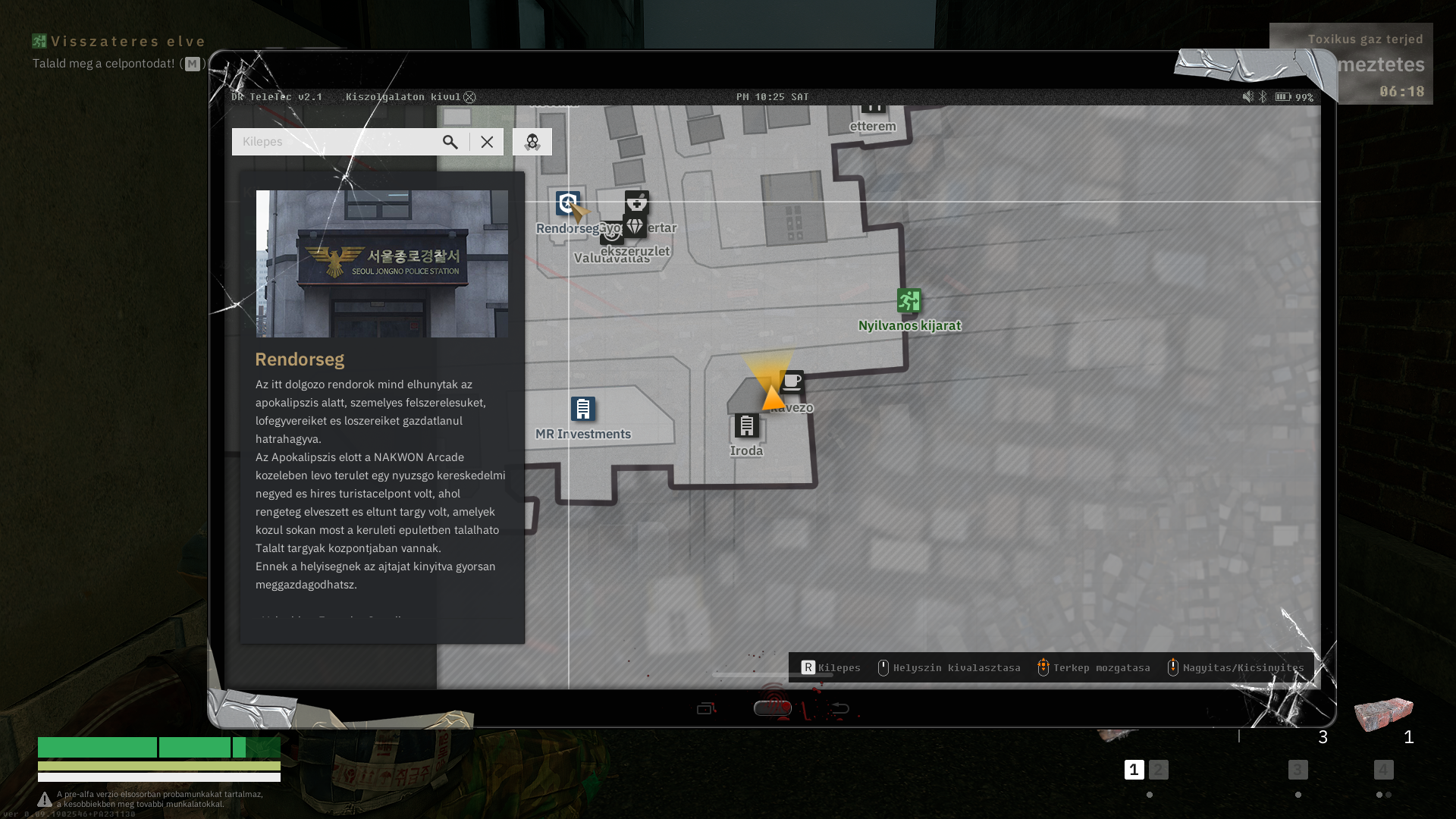The height and width of the screenshot is (819, 1456).
Task: Select the Iroda office marker
Action: pyautogui.click(x=747, y=425)
